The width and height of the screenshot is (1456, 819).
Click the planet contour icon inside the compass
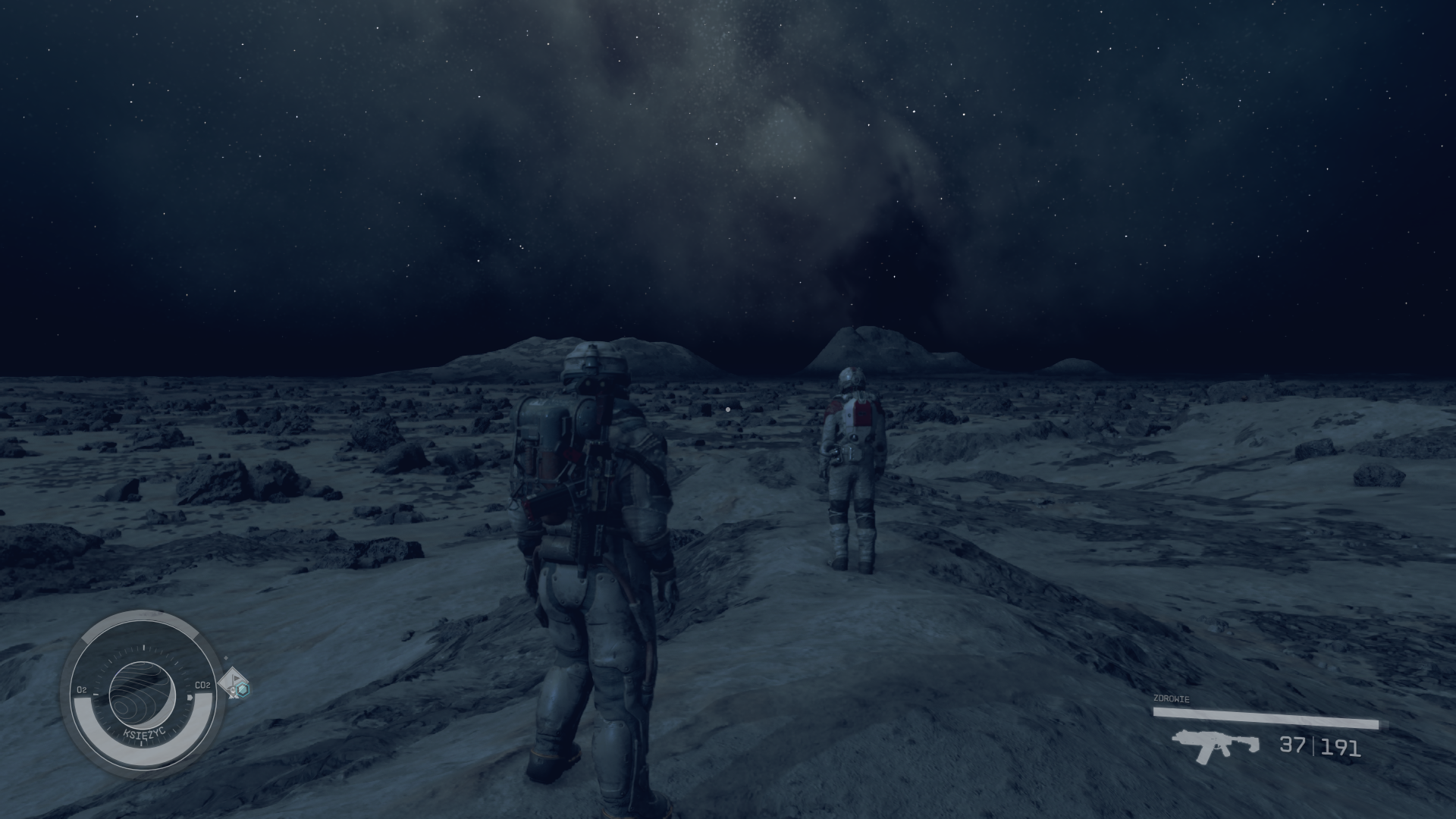click(143, 695)
